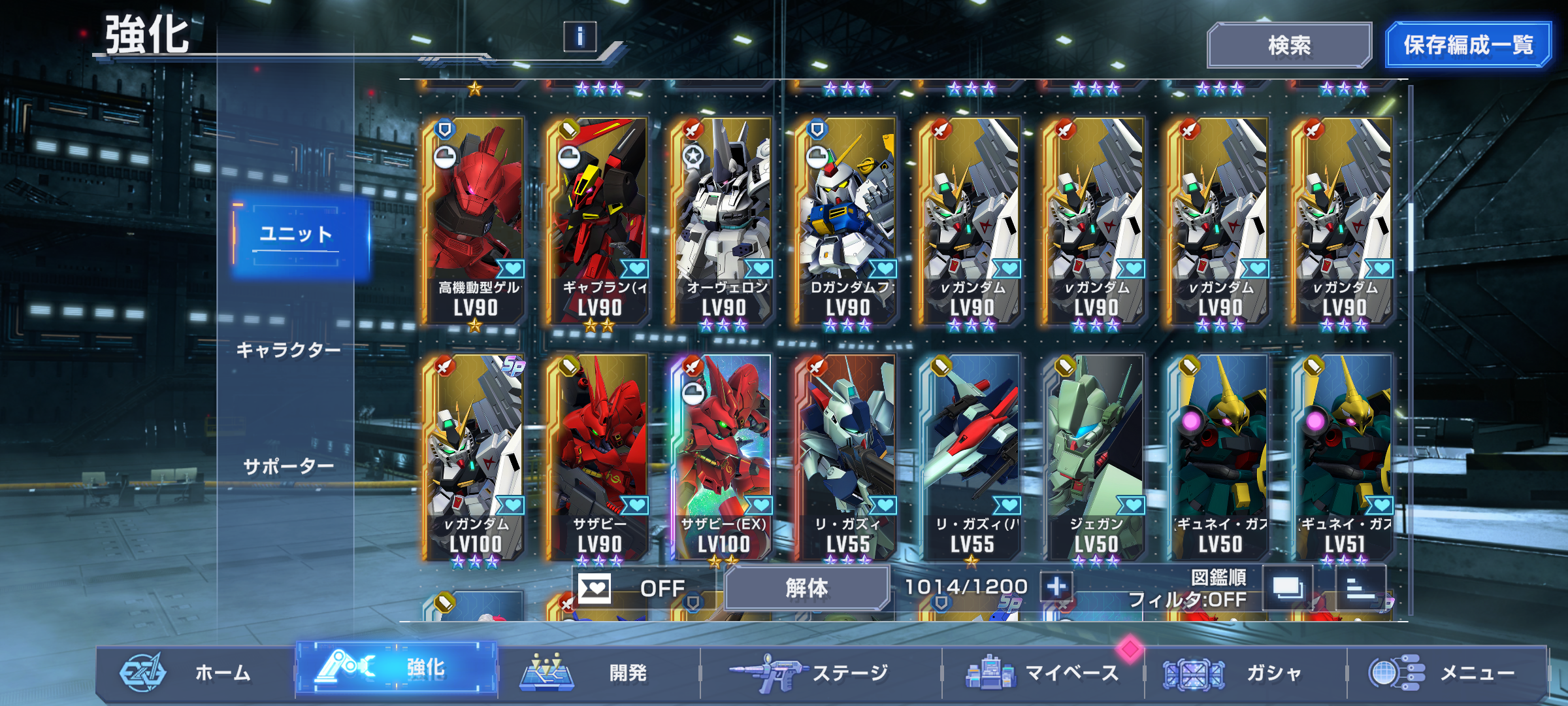1568x706 pixels.
Task: Choose the オーヴェロン LV90 unit card
Action: [x=723, y=221]
